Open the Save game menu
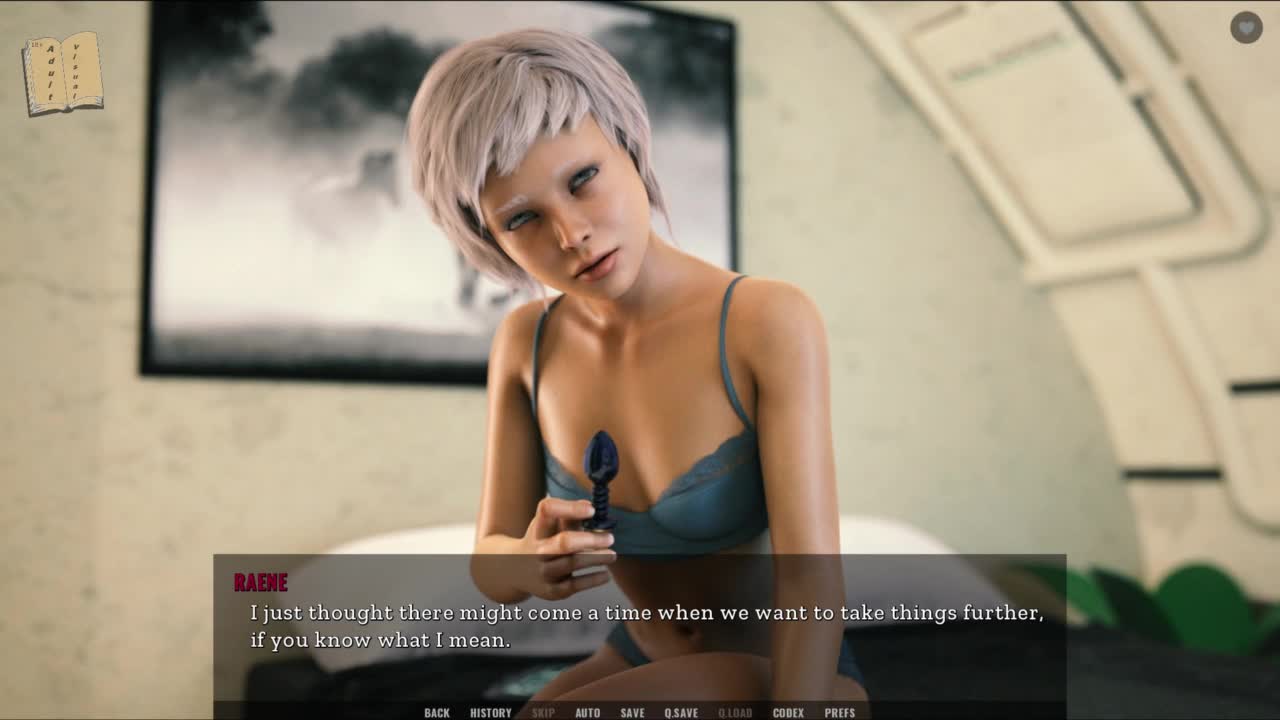 click(632, 713)
